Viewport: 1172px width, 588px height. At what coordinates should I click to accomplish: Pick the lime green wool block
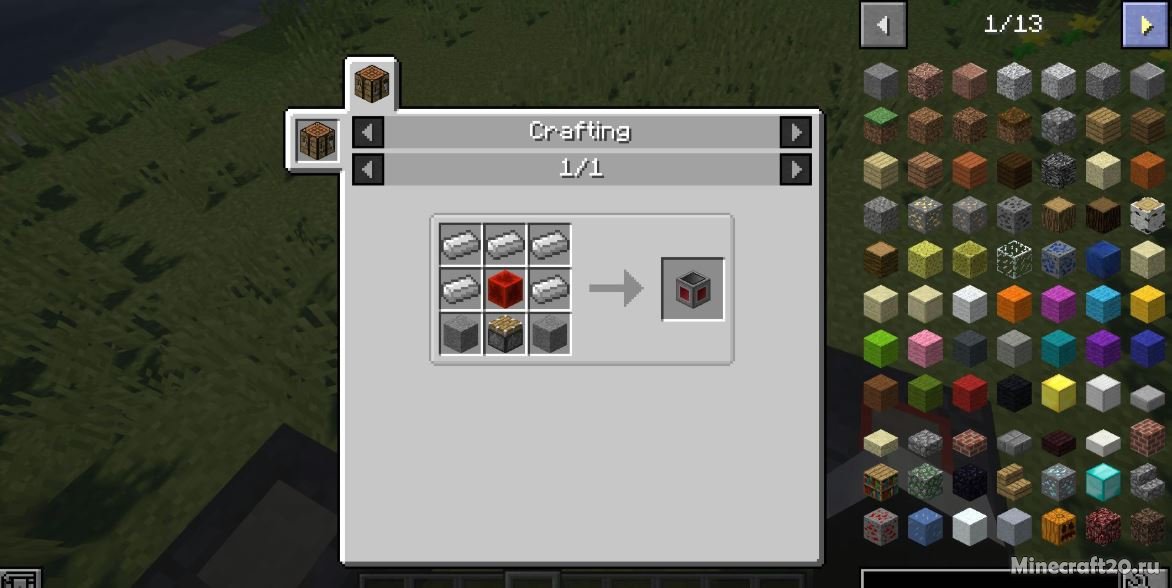click(x=881, y=348)
